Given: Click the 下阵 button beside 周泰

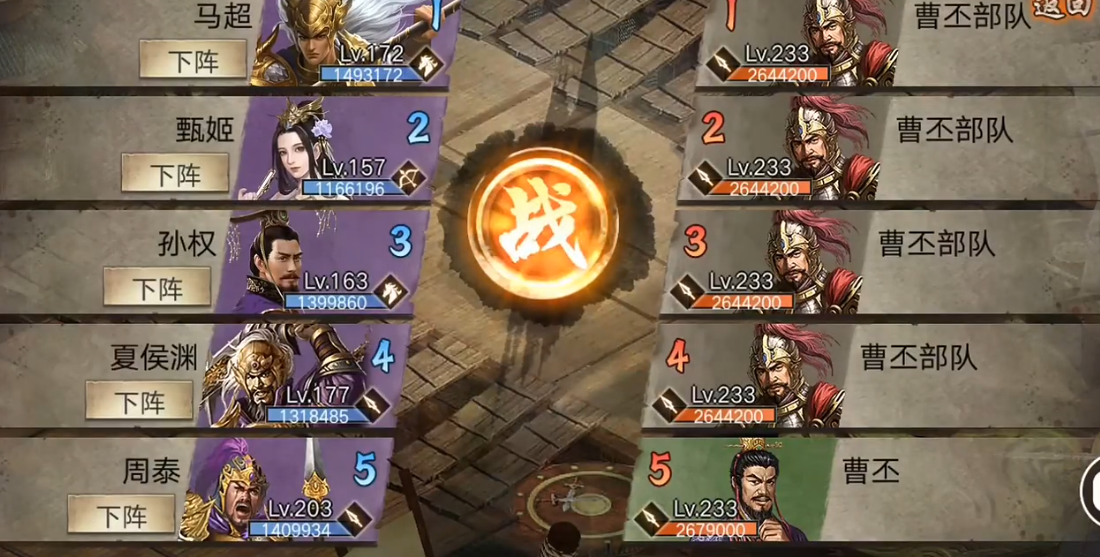Looking at the screenshot, I should pyautogui.click(x=121, y=515).
